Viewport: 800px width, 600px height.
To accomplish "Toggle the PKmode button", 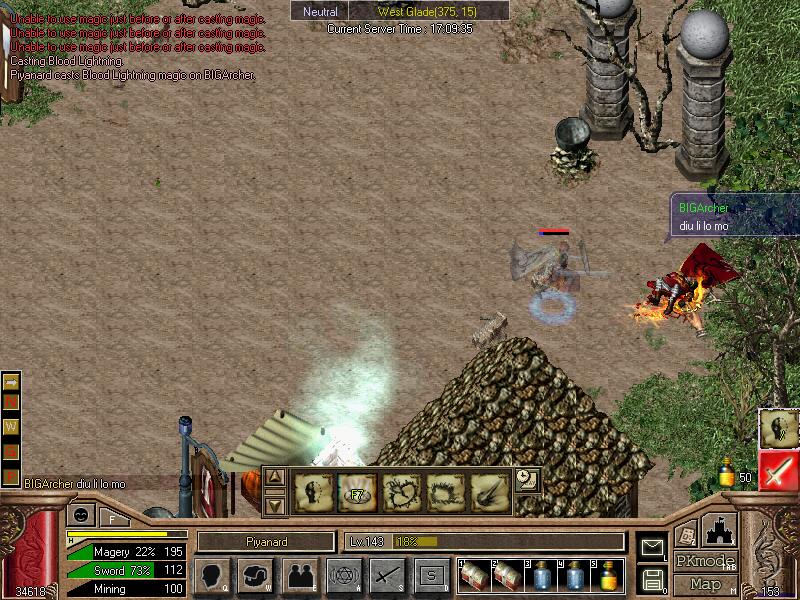I will [706, 561].
